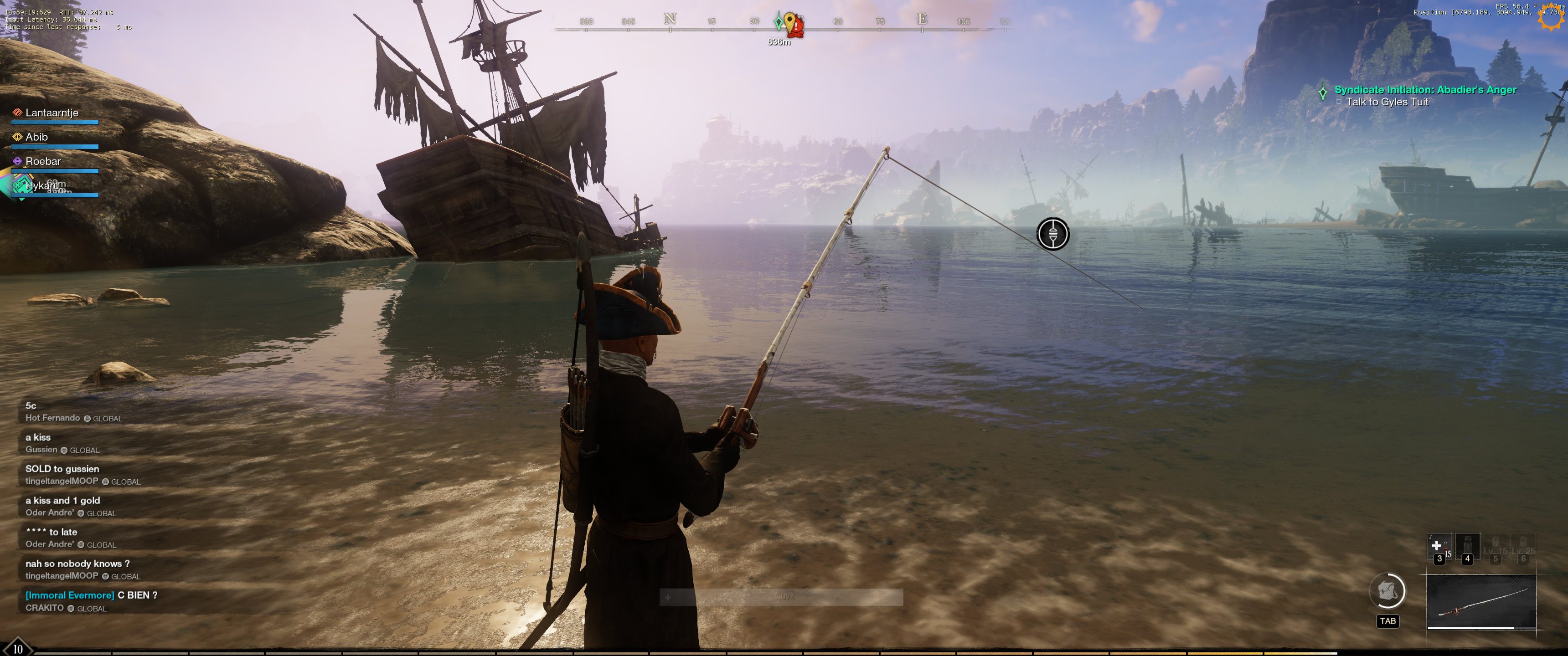Open the Syndicate Initiation quest tracker
Viewport: 1568px width, 656px height.
1424,90
